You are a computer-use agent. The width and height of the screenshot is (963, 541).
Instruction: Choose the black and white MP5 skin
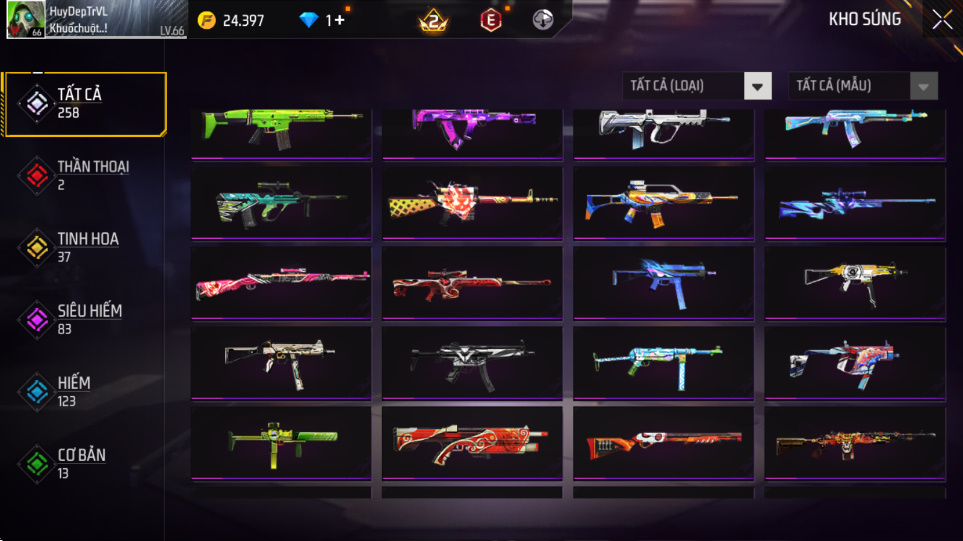tap(472, 361)
